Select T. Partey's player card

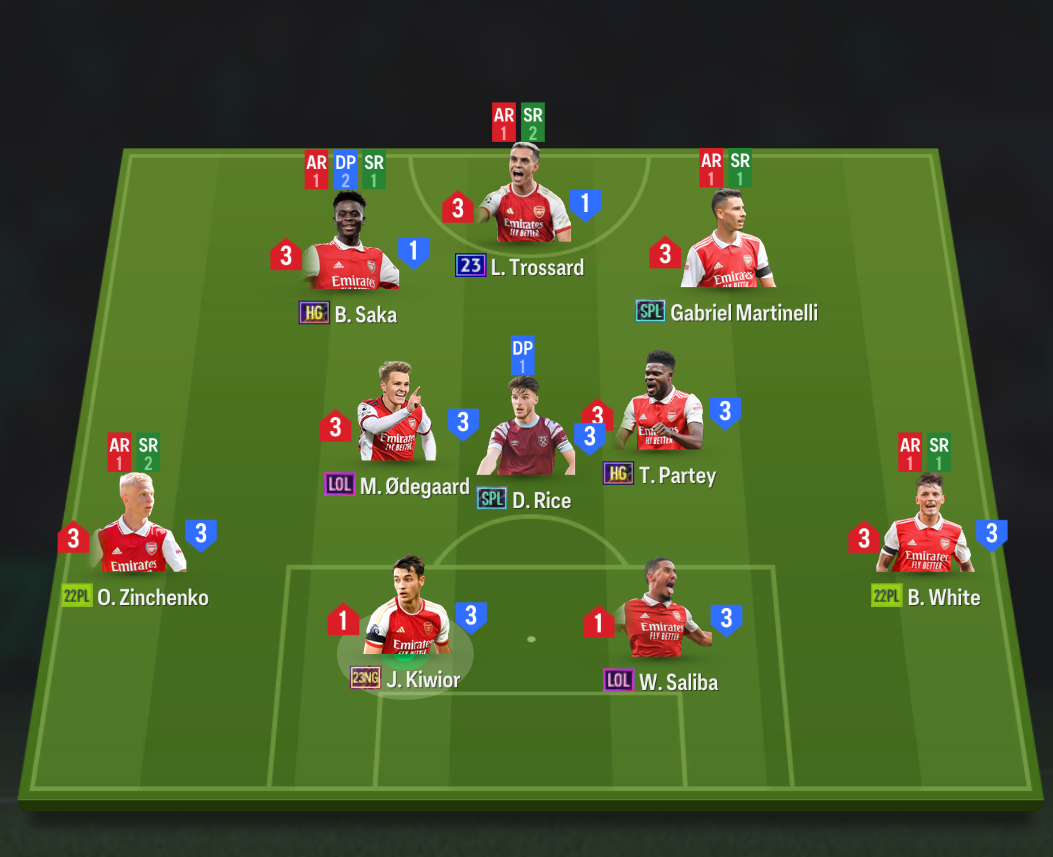(661, 410)
